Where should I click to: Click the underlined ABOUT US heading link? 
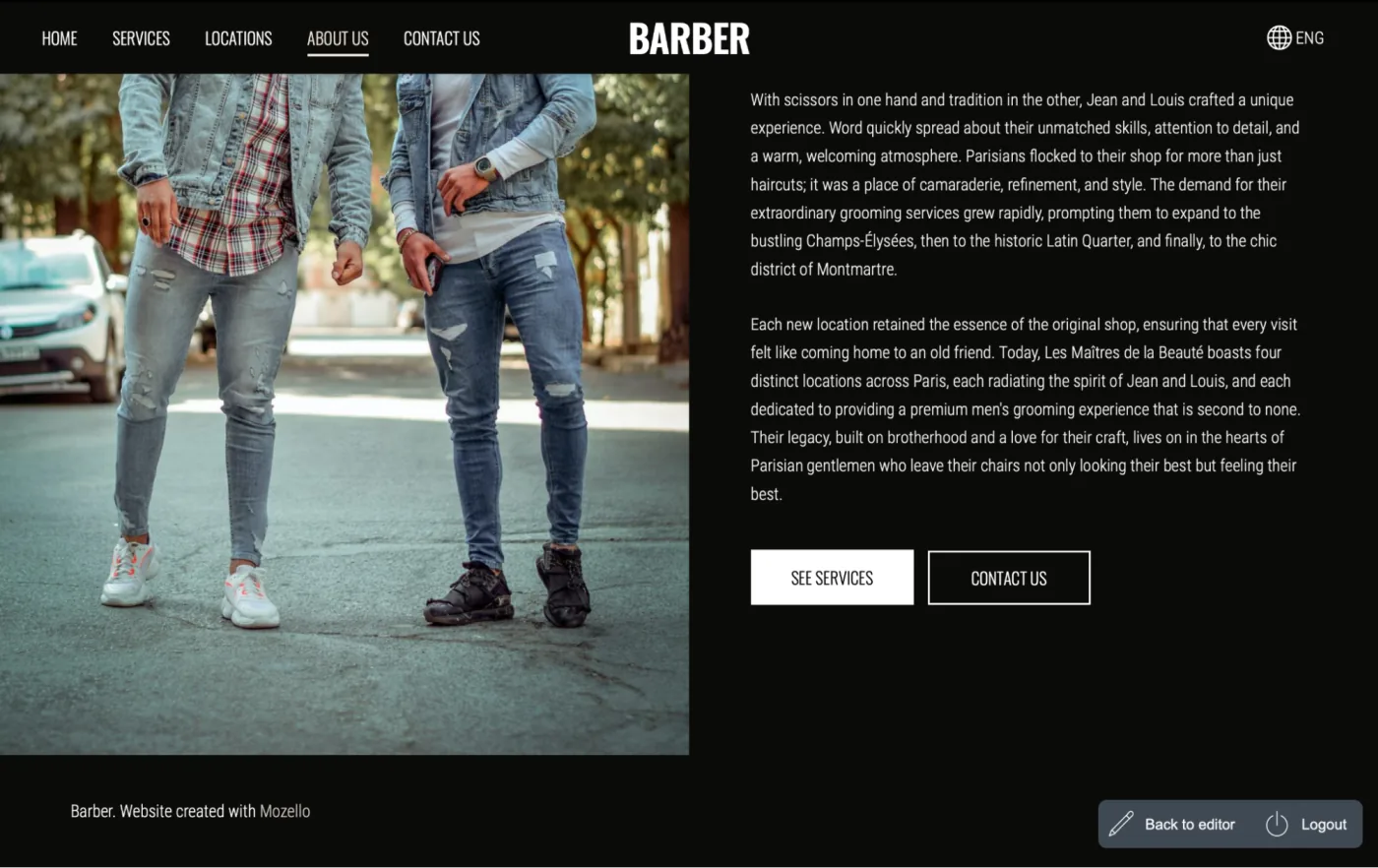point(338,38)
